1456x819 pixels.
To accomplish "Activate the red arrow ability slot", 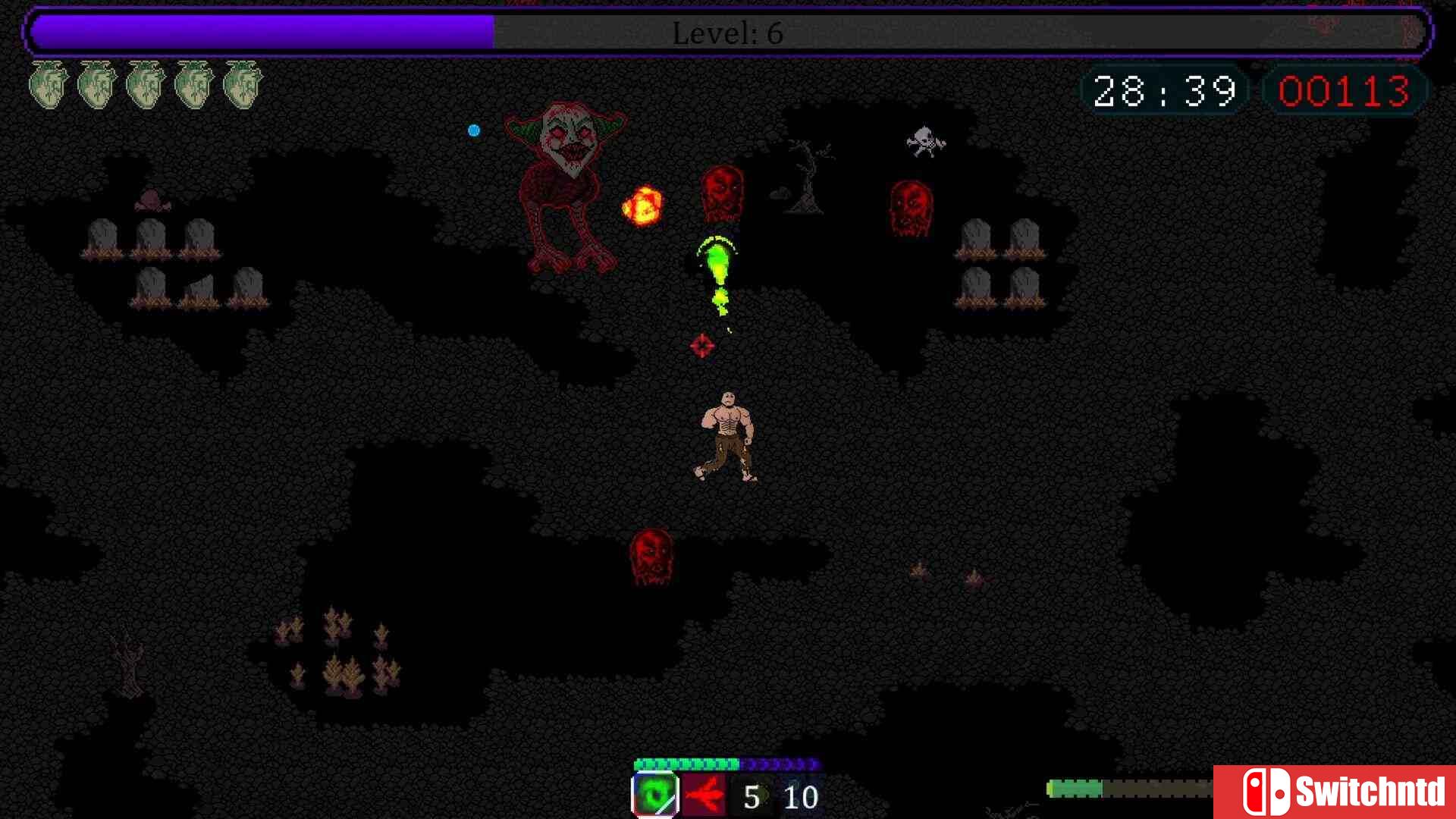I will [704, 795].
